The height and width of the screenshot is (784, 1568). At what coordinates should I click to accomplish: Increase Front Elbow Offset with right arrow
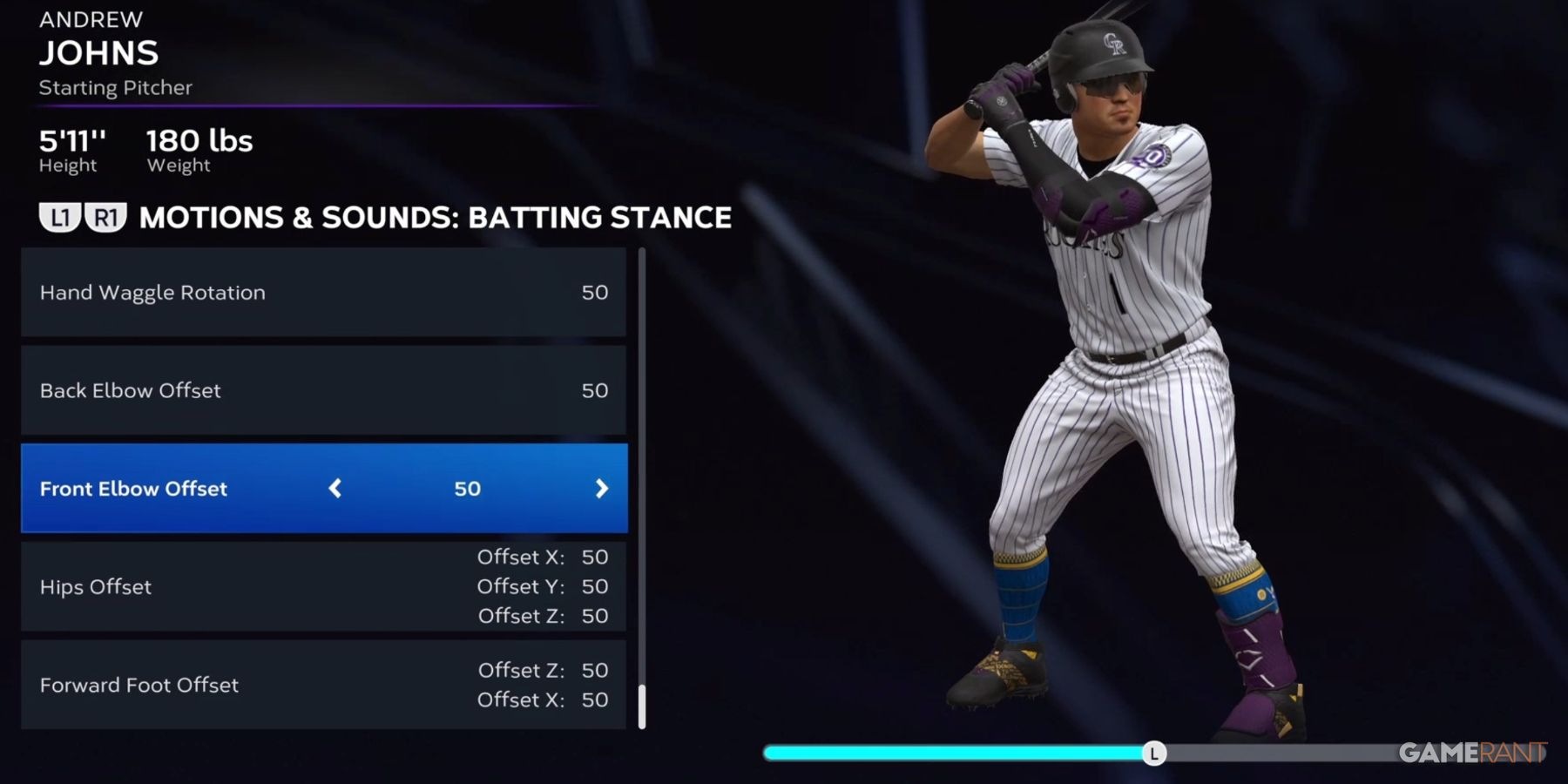601,489
